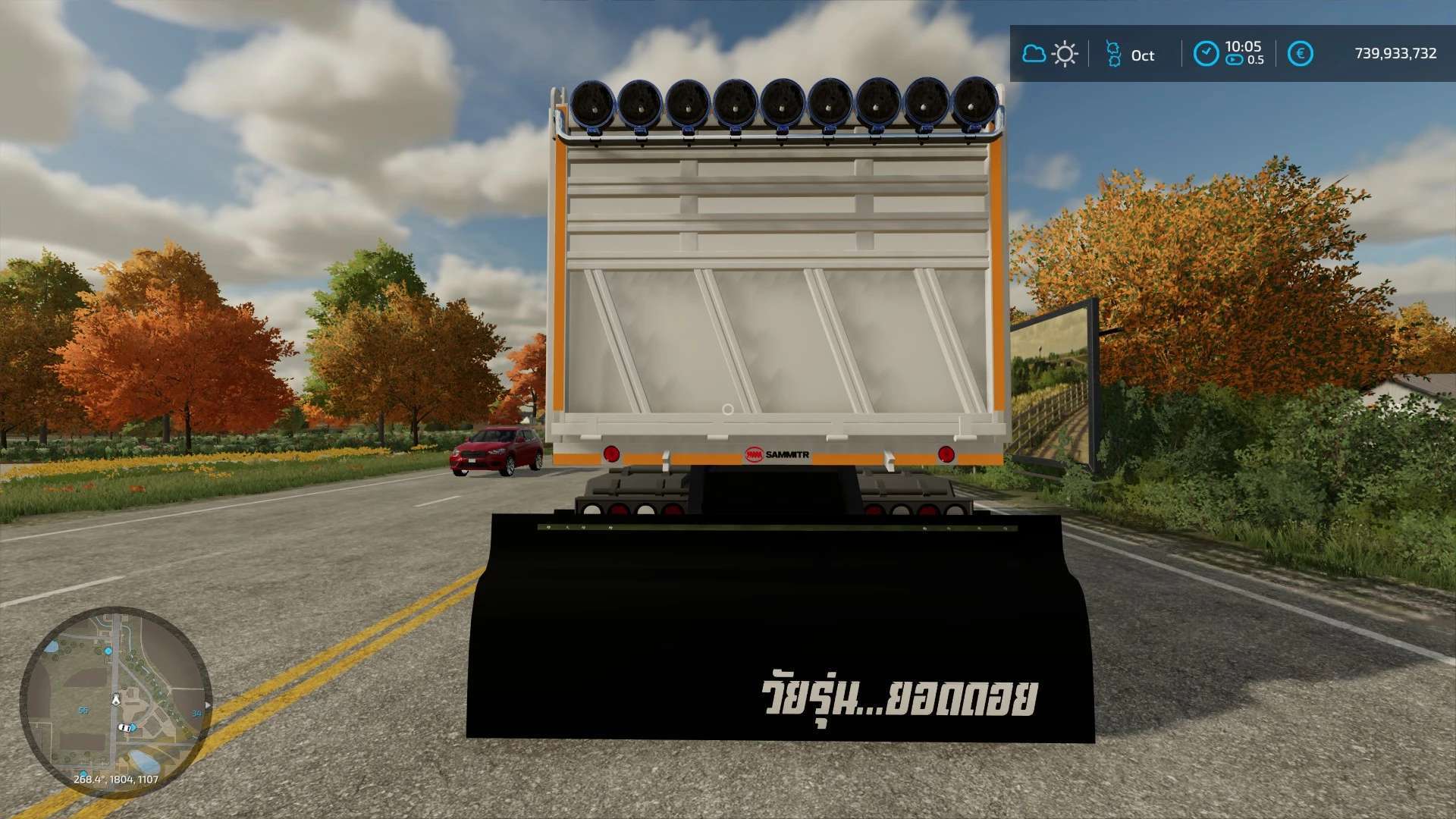Select the cloud weather forecast icon
Viewport: 1456px width, 819px height.
[1034, 54]
